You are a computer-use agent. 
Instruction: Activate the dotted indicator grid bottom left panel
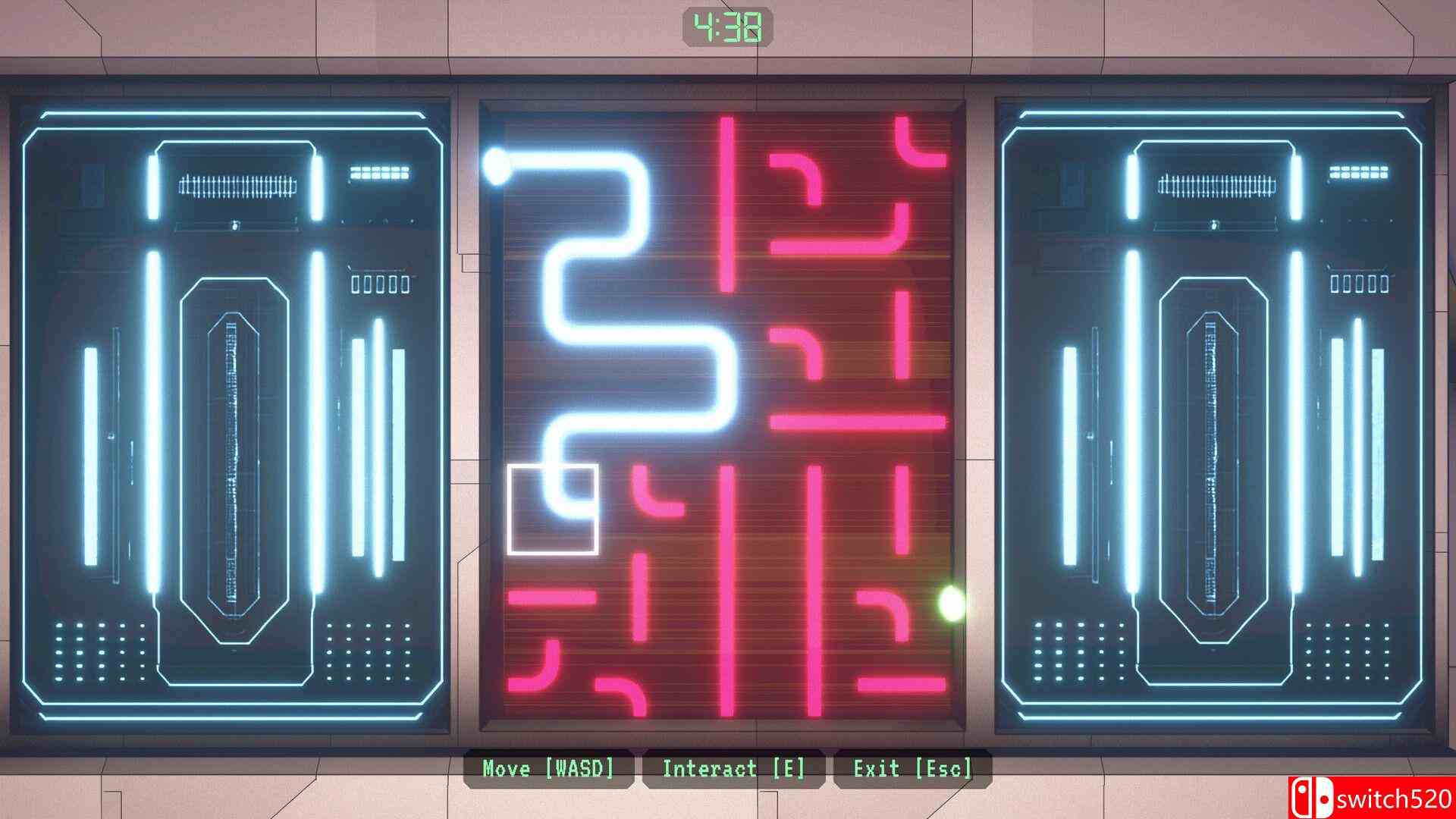tap(99, 652)
